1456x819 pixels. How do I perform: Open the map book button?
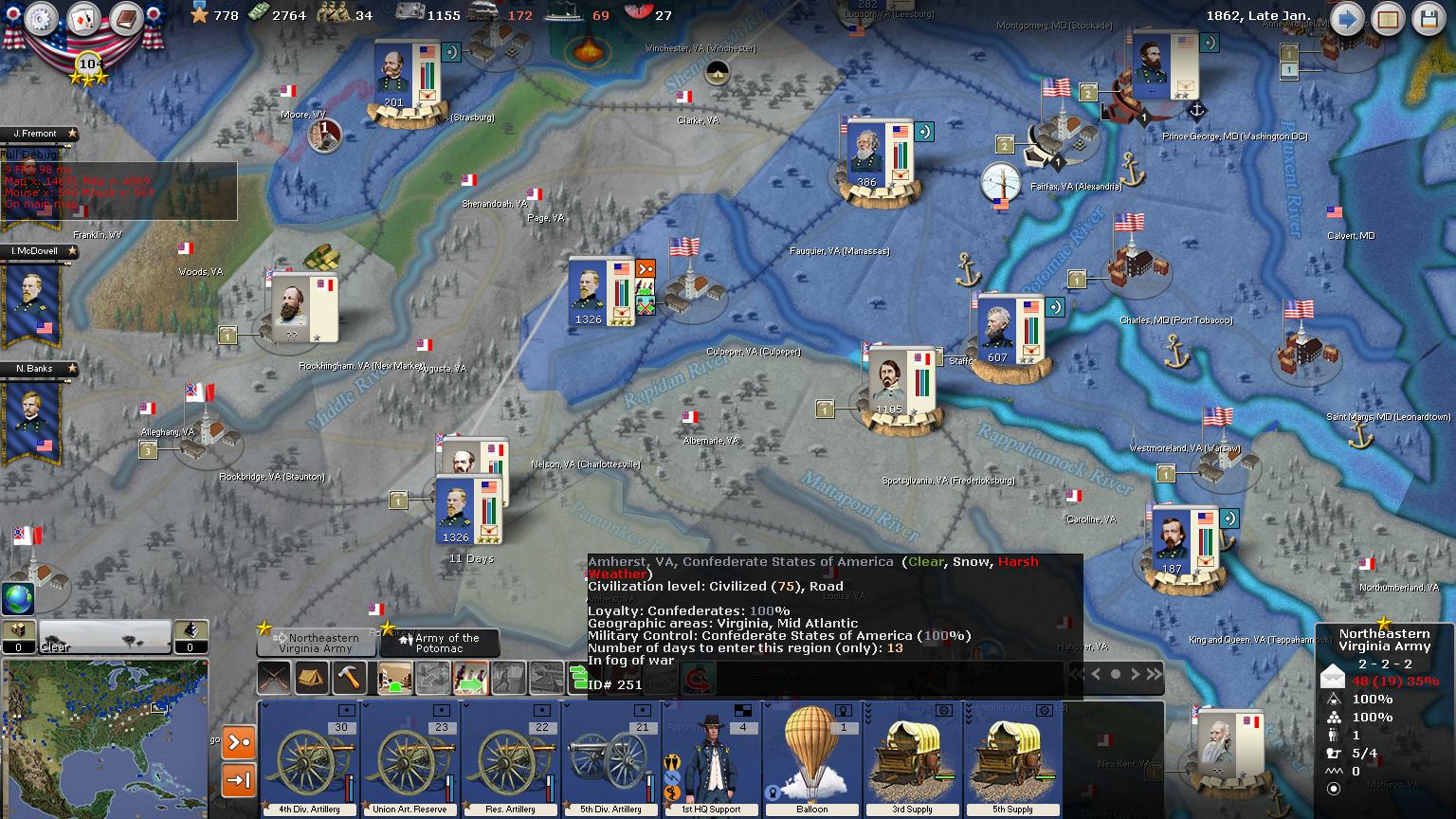tap(1388, 19)
